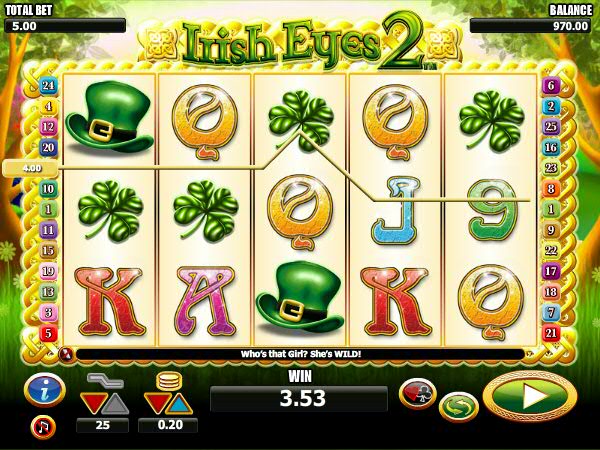Spin the reels with the green play button

(529, 396)
